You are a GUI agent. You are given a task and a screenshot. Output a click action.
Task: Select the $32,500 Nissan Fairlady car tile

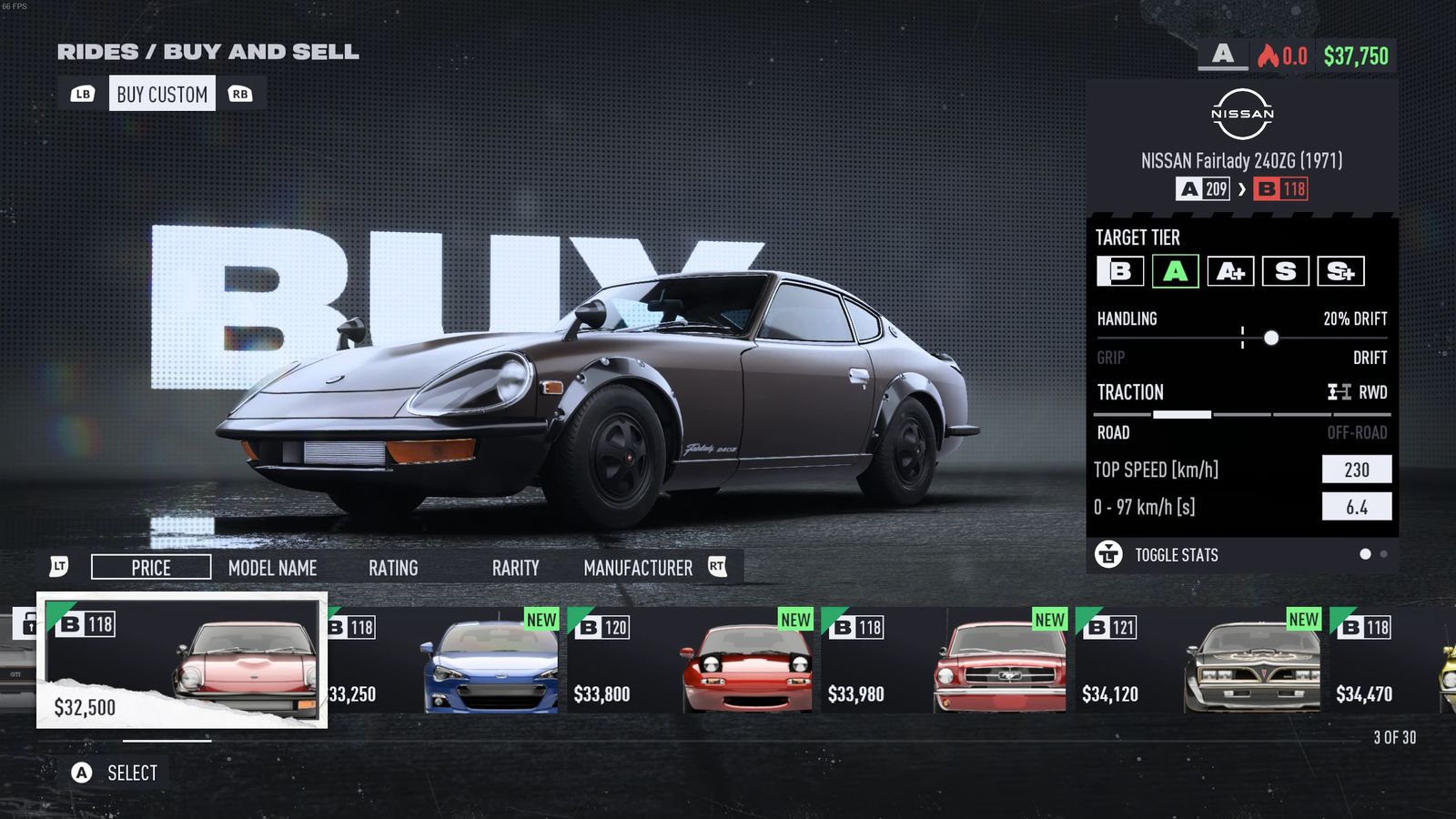coord(182,661)
